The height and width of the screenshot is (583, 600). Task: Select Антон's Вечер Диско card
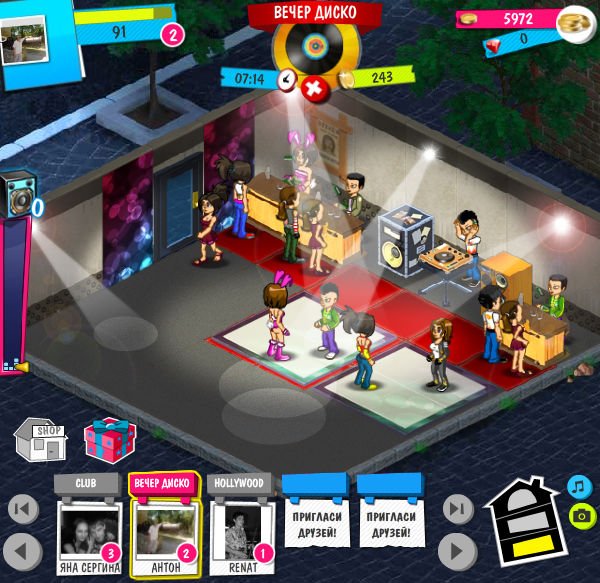[x=163, y=532]
